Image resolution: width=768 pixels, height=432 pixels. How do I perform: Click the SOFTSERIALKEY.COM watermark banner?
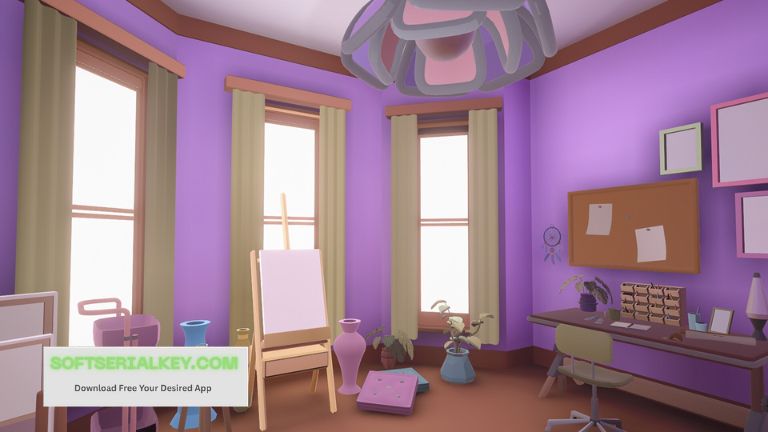145,375
